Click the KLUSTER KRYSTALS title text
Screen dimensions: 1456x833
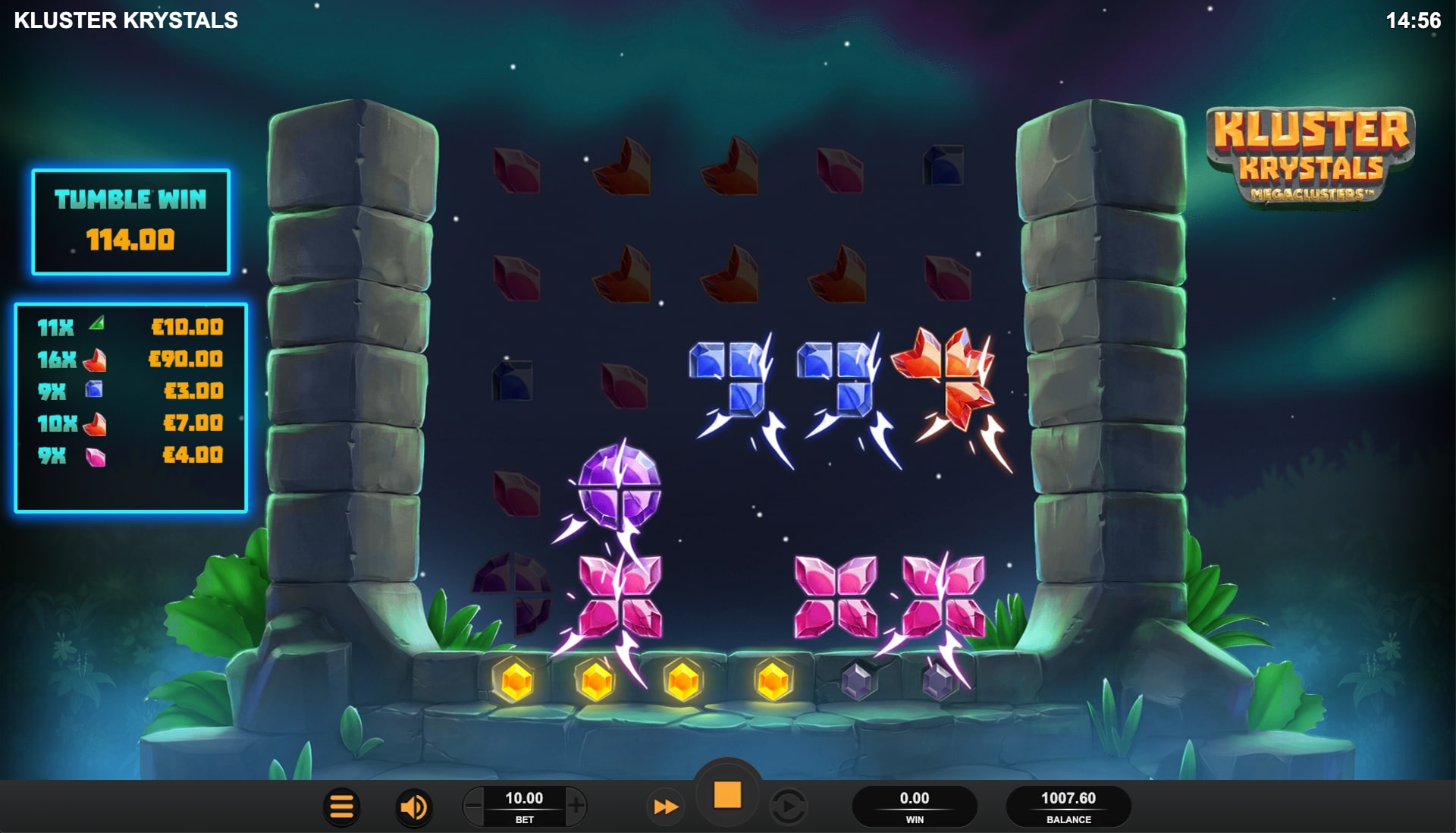[x=124, y=20]
